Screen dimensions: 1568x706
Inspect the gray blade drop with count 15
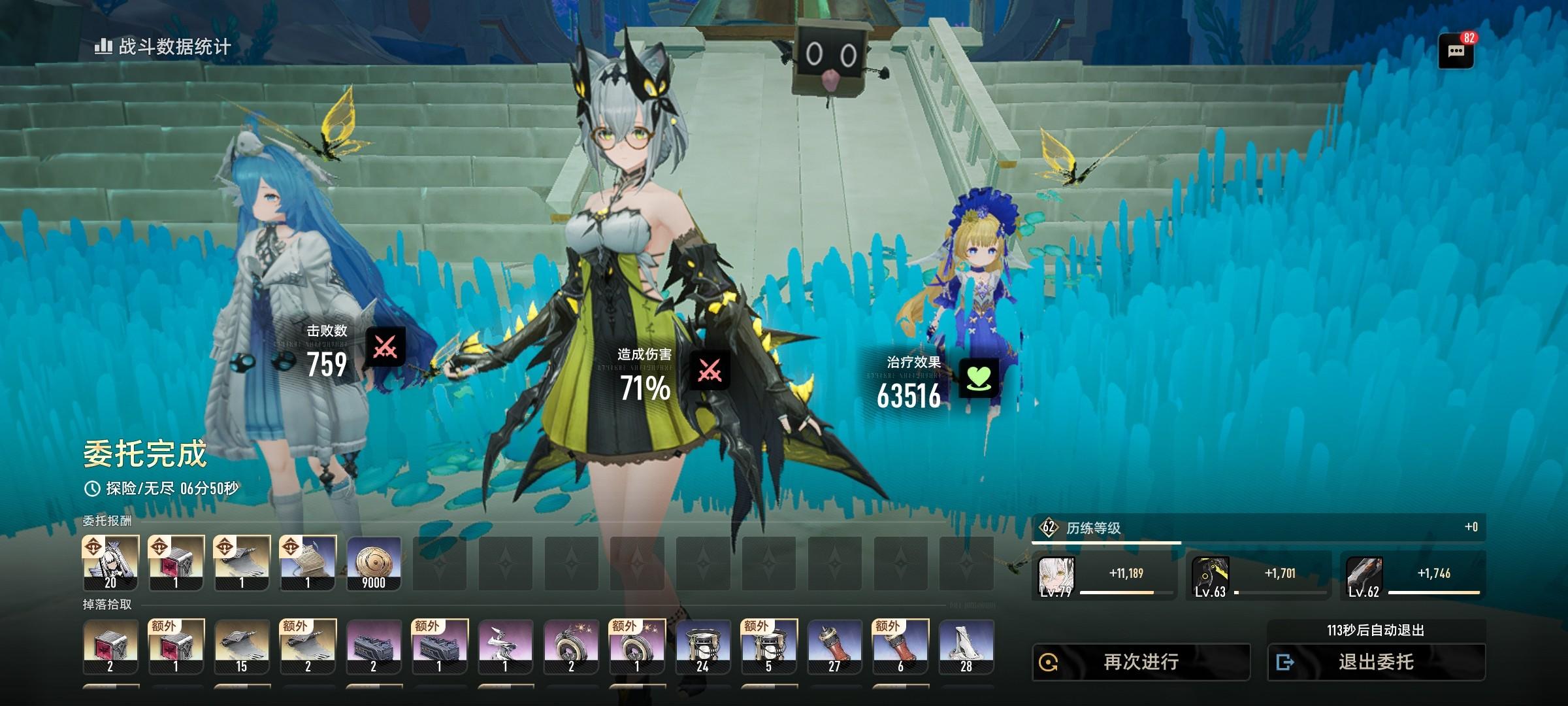pyautogui.click(x=242, y=647)
